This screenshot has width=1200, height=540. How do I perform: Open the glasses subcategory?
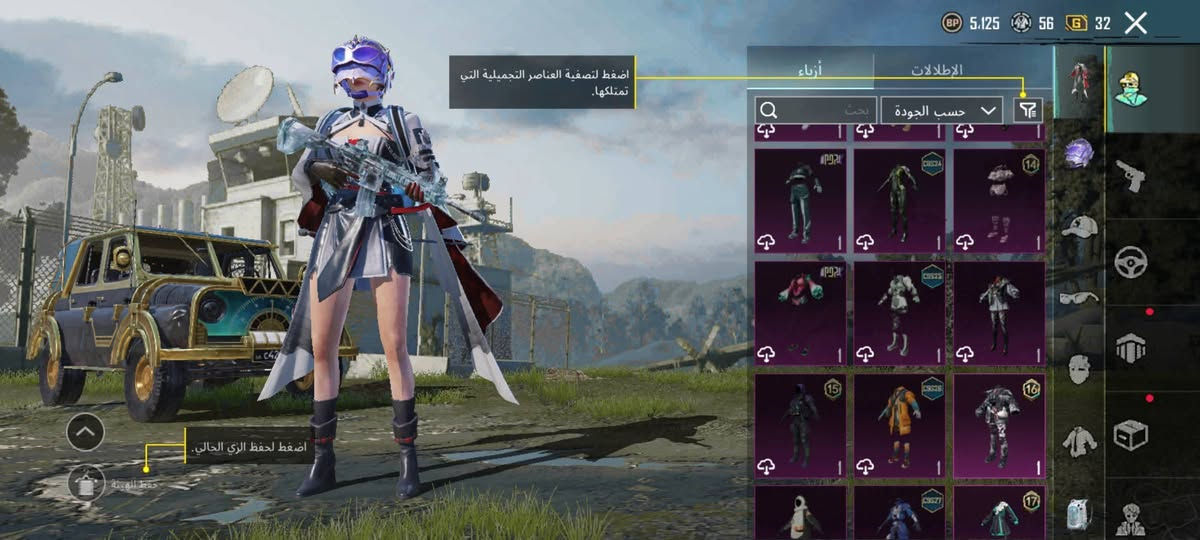pos(1079,297)
